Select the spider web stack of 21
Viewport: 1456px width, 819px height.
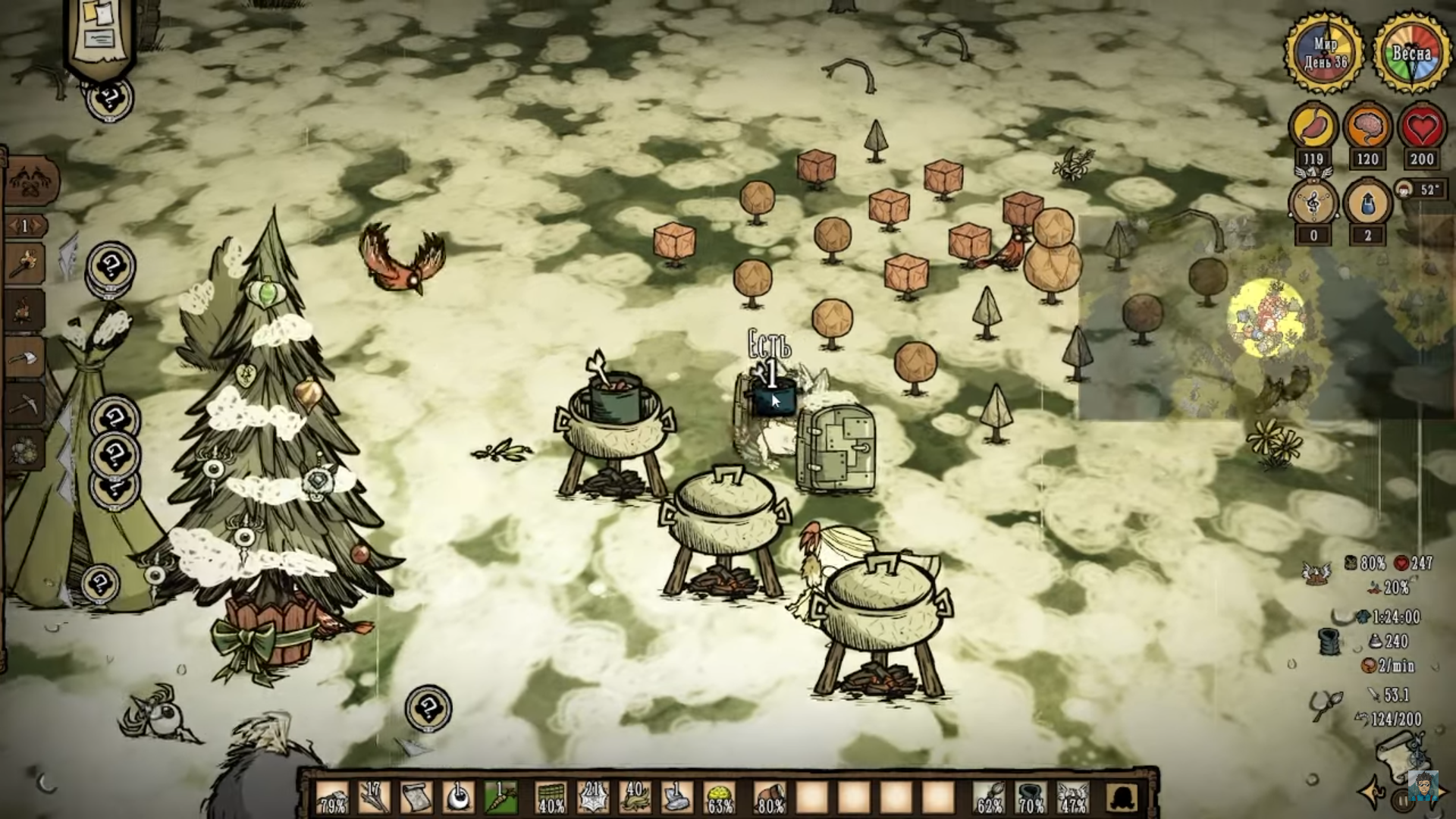(x=592, y=797)
